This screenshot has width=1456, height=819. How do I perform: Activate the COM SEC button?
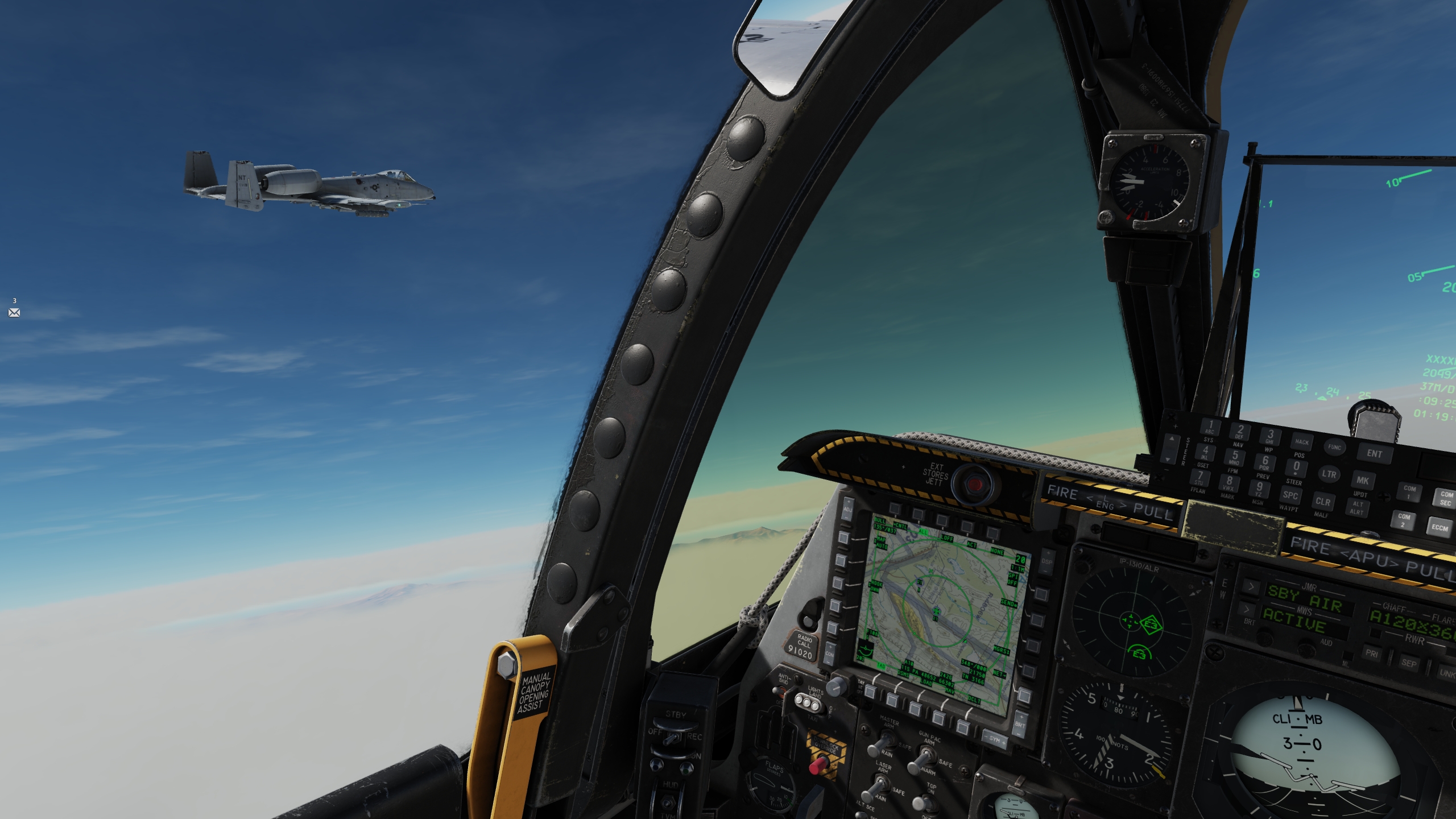coord(1446,498)
